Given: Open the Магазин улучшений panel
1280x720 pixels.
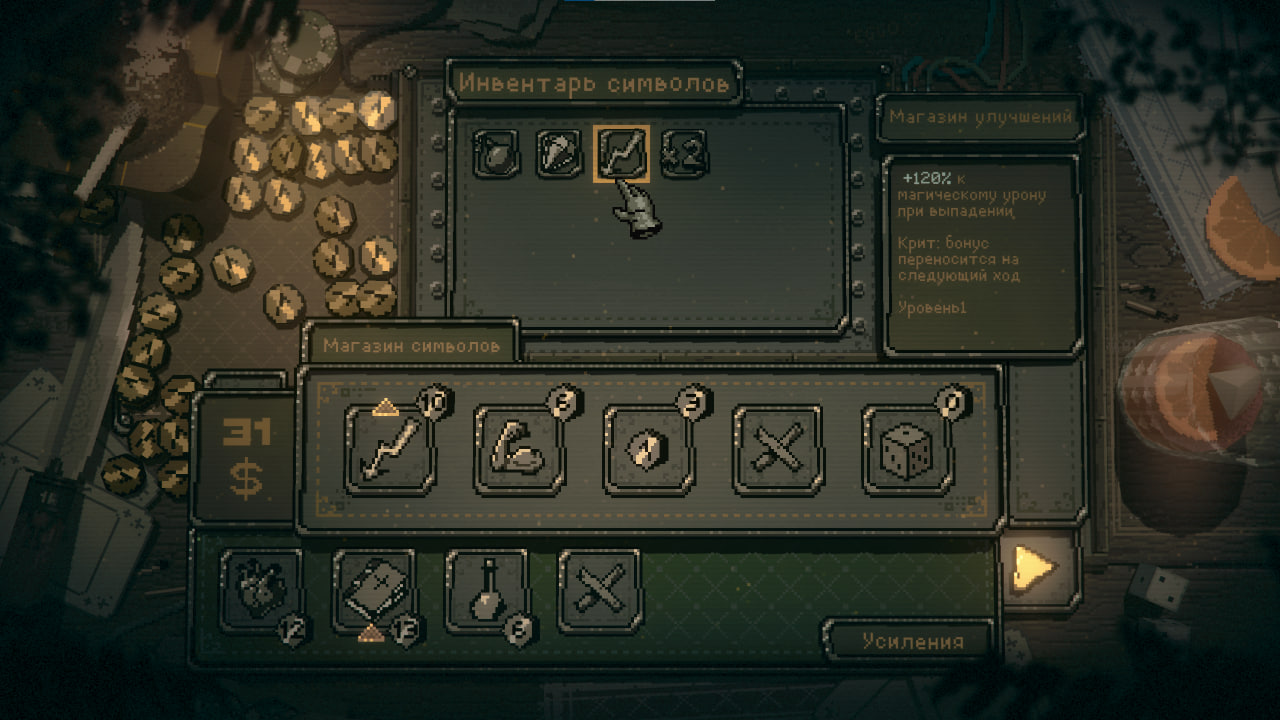Looking at the screenshot, I should click(979, 117).
